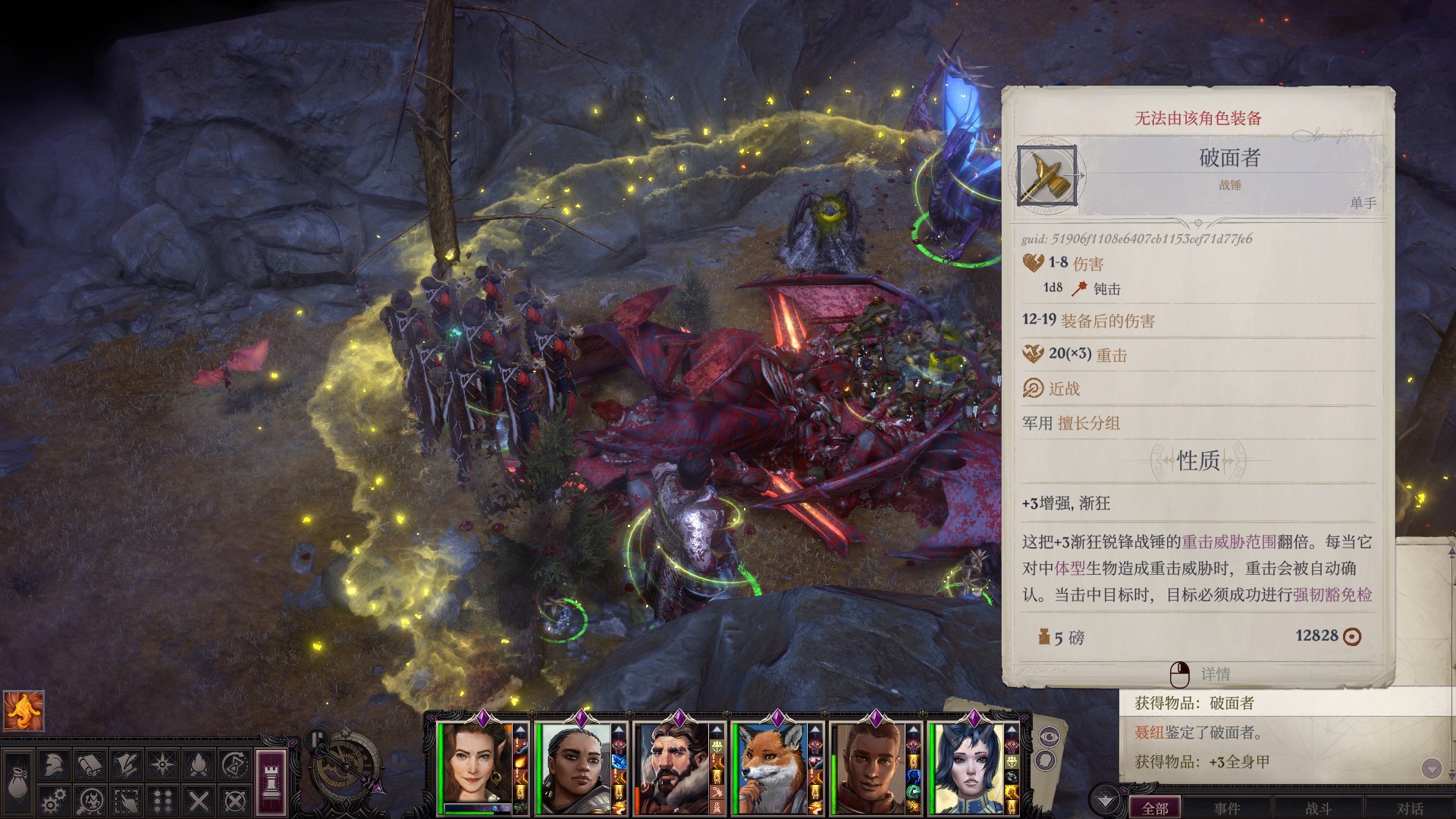
Task: Select the blue-haired horned woman portrait
Action: click(x=965, y=767)
